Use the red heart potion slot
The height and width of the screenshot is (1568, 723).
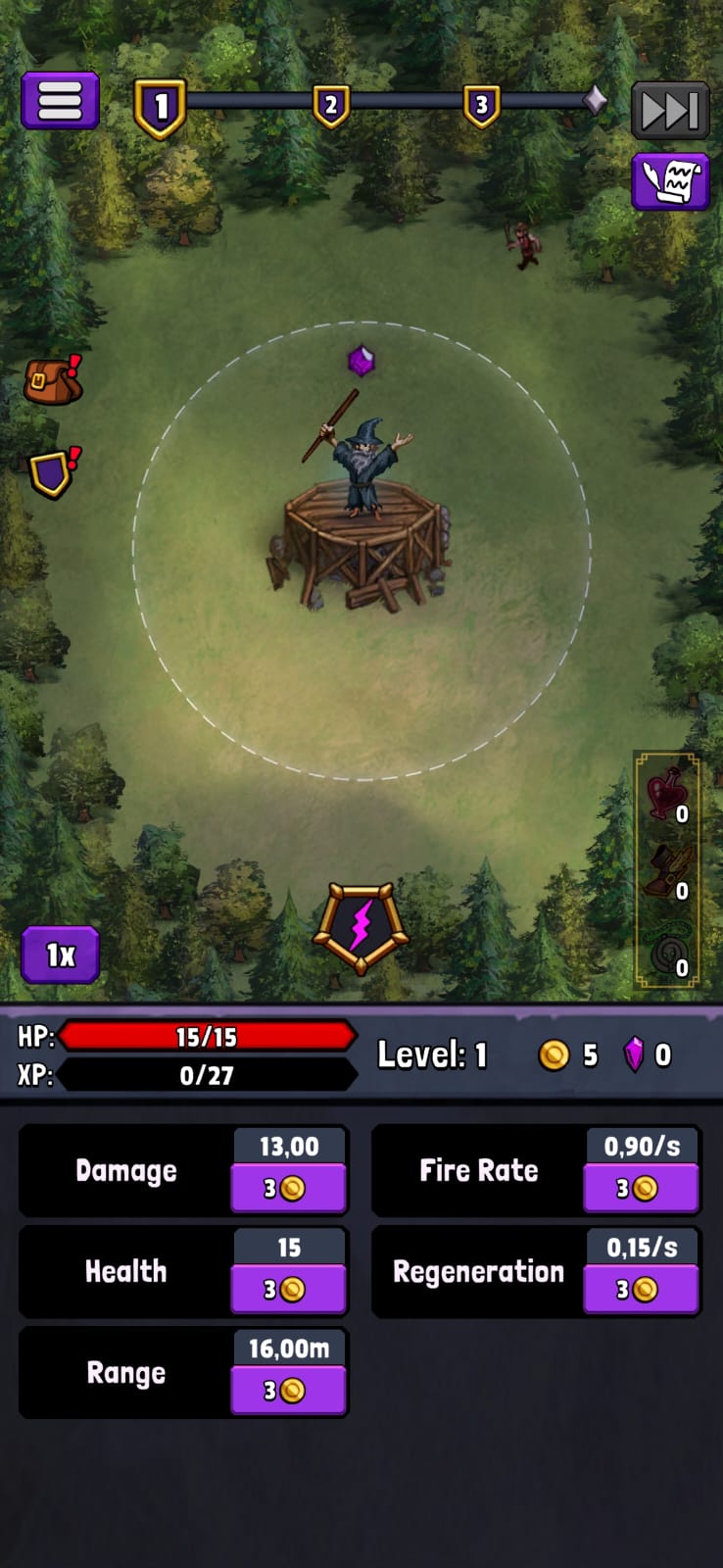click(666, 794)
